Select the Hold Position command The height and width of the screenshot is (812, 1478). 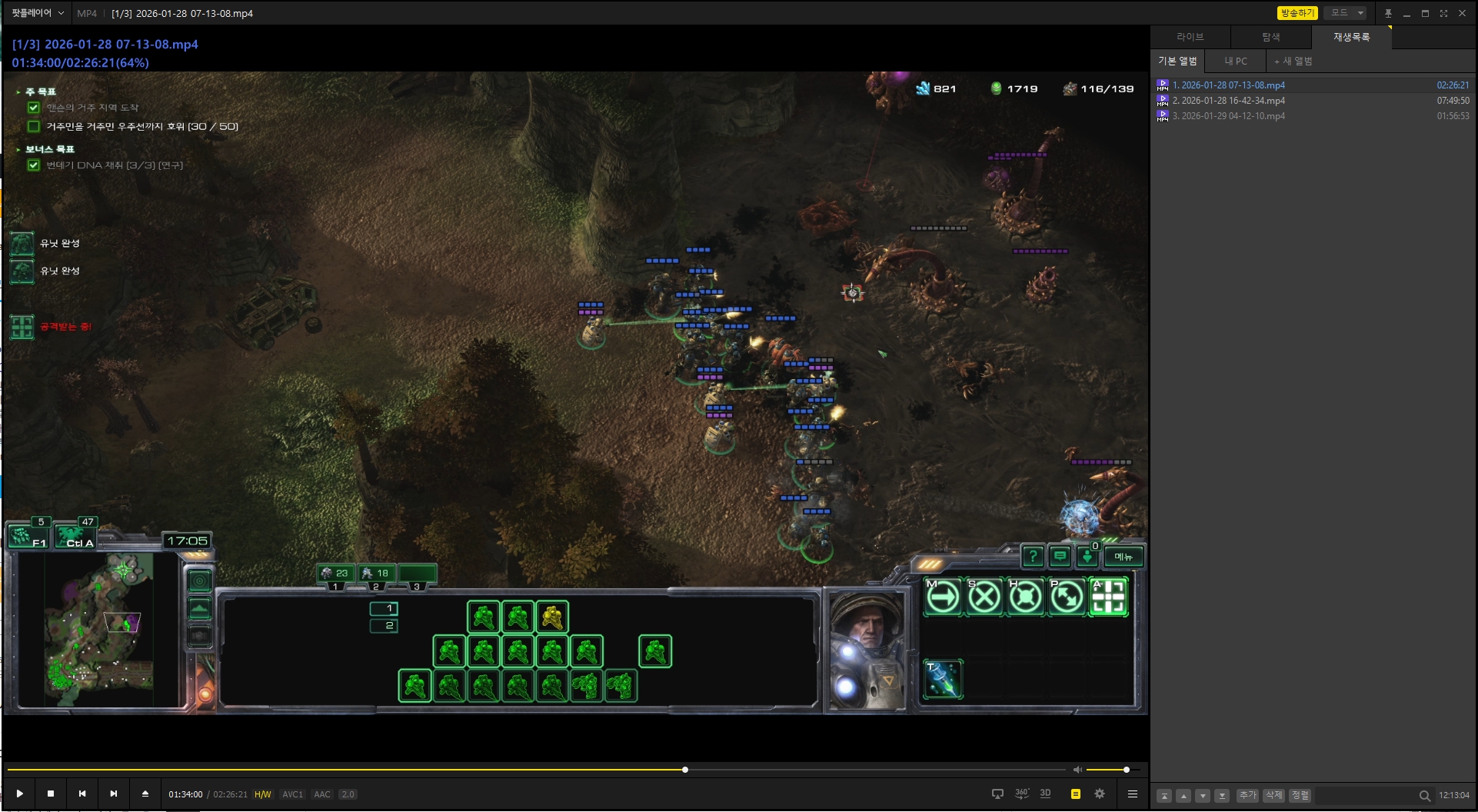1025,597
